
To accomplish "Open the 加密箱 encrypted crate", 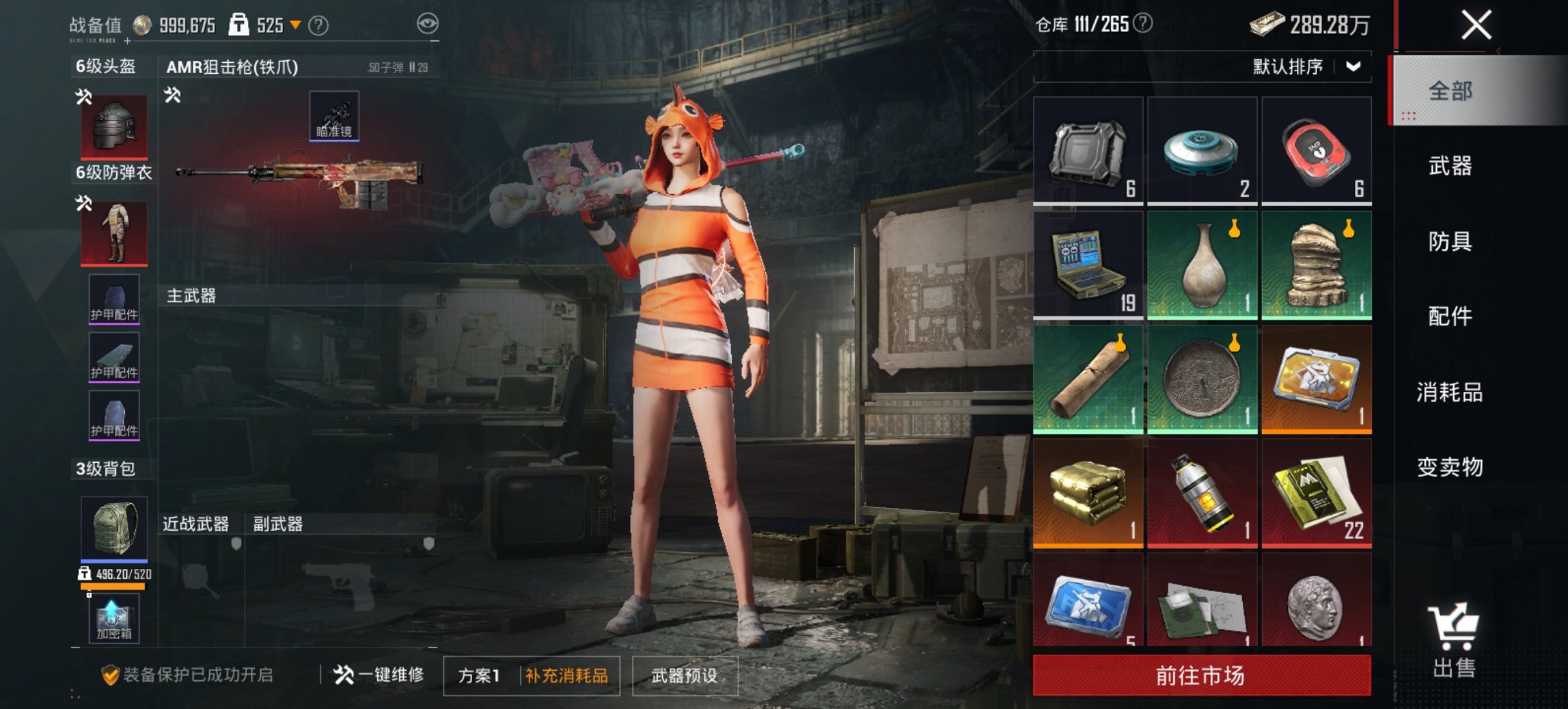I will [x=113, y=617].
